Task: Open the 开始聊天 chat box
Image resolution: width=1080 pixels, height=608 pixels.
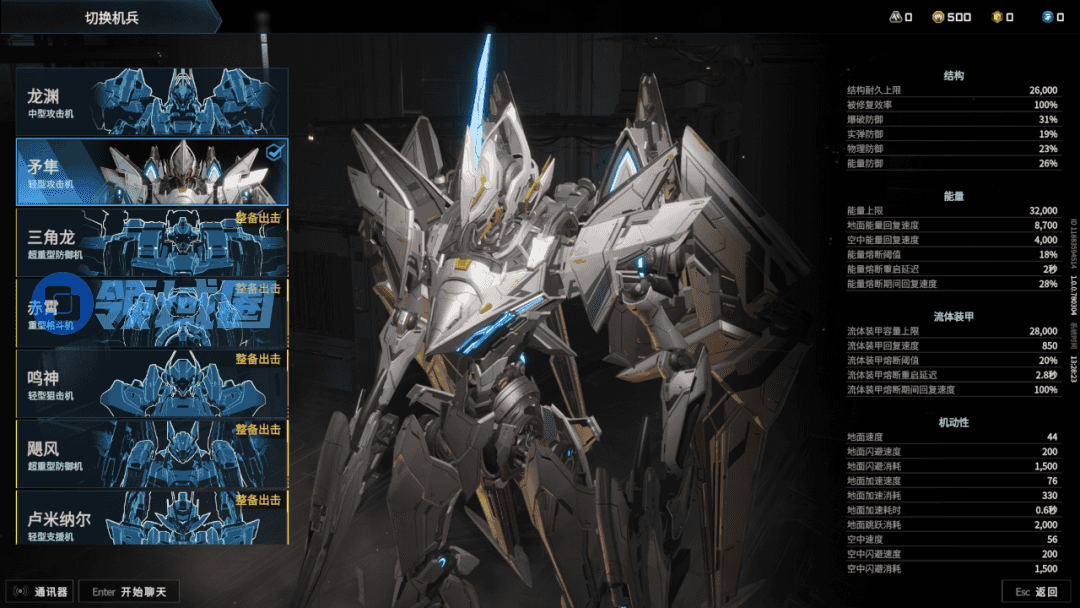Action: (130, 592)
